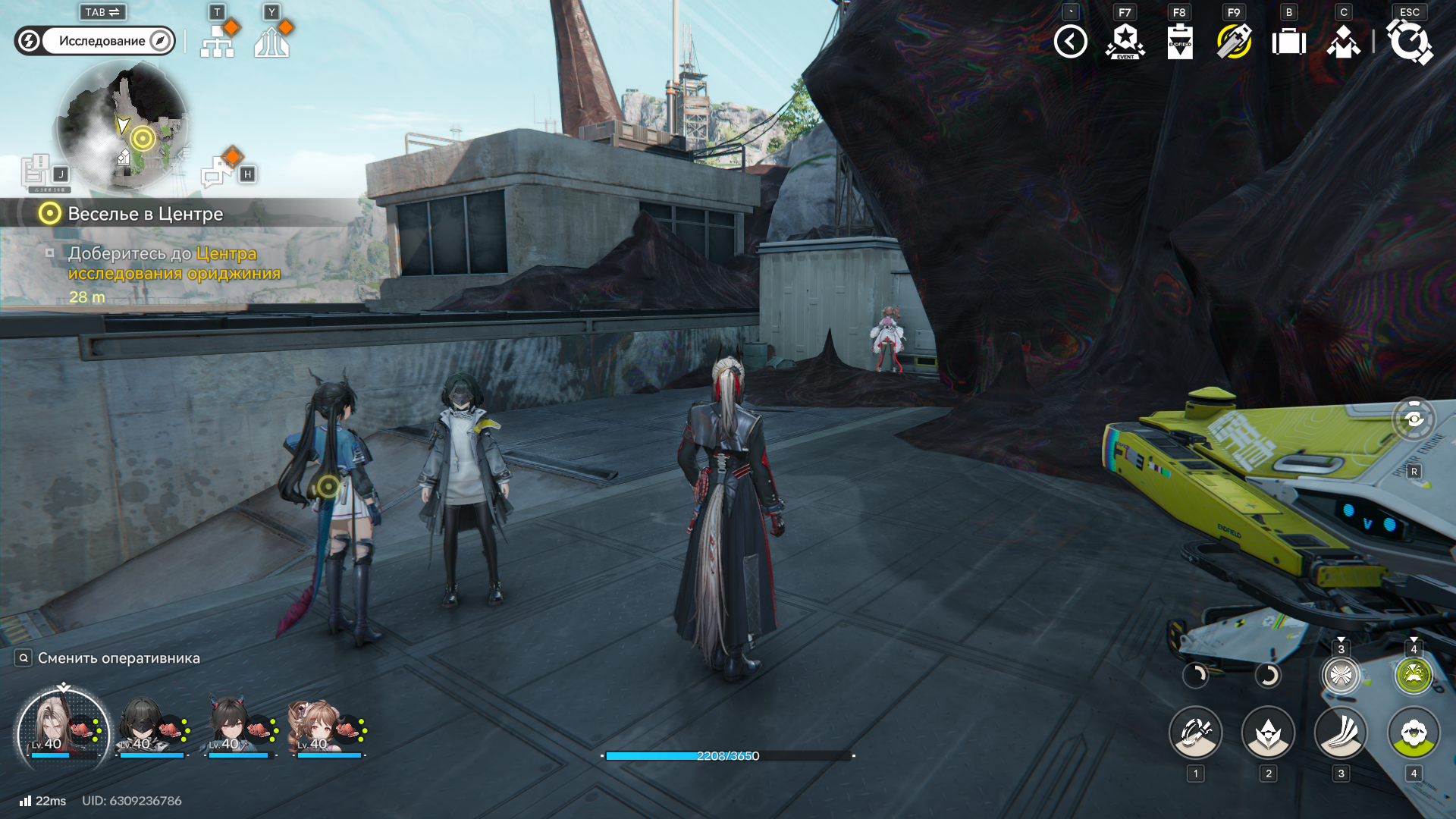Screen dimensions: 1456x819
Task: Click the camera eye icon on the right
Action: point(1414,419)
